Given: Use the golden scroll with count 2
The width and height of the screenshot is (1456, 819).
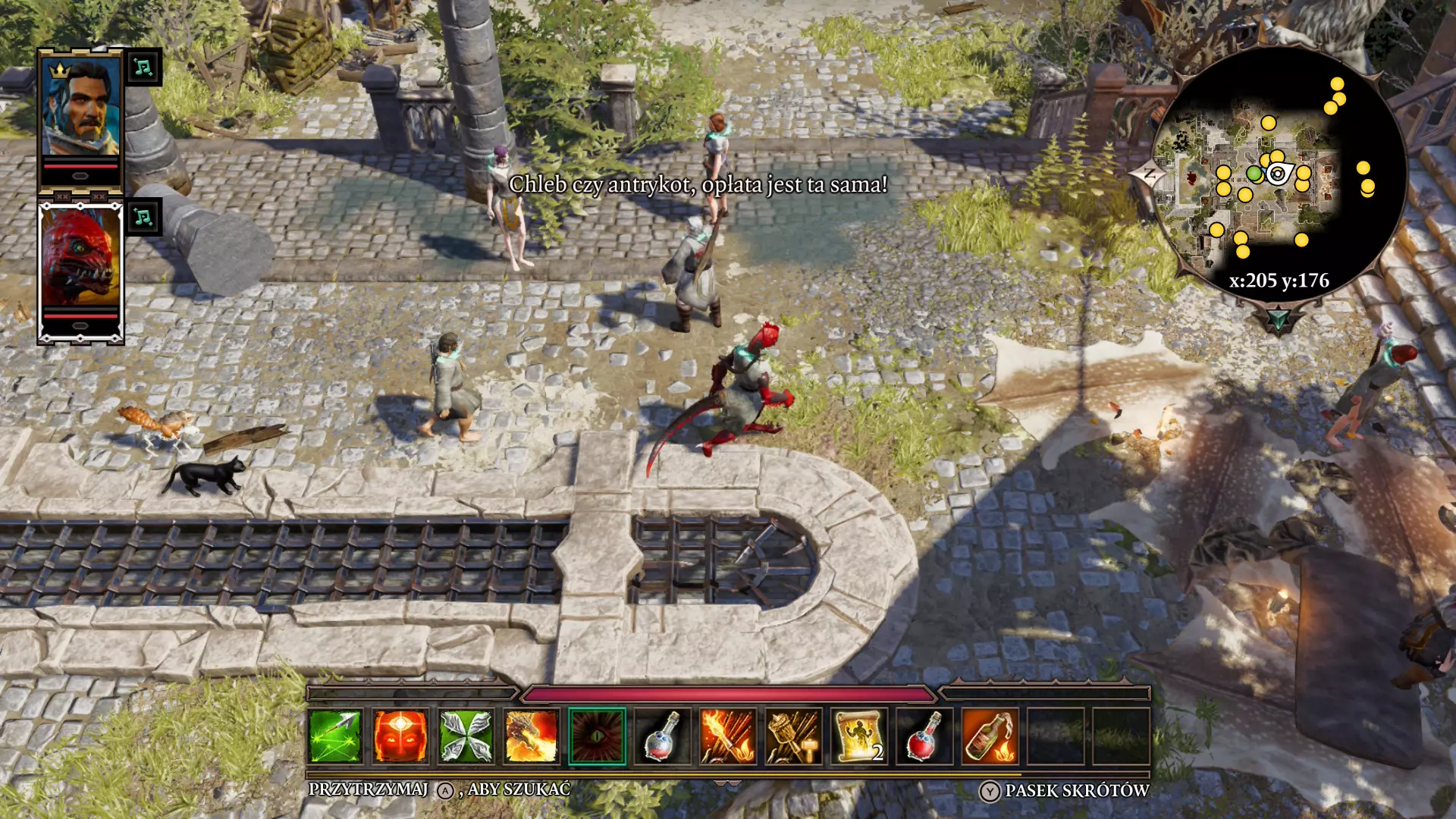Looking at the screenshot, I should pyautogui.click(x=858, y=736).
